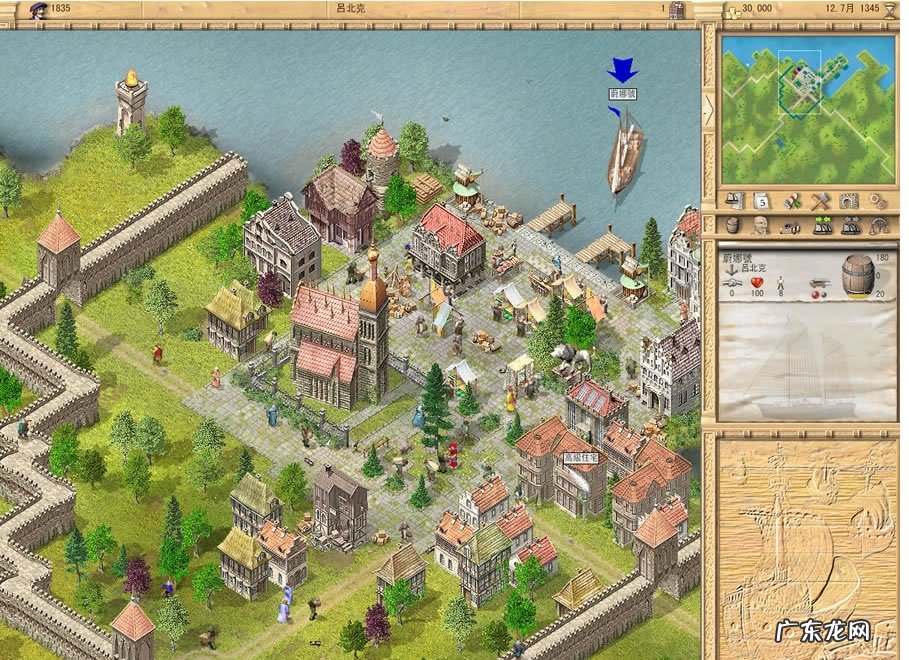909x660 pixels.
Task: Open the balance scales icon
Action: click(879, 227)
